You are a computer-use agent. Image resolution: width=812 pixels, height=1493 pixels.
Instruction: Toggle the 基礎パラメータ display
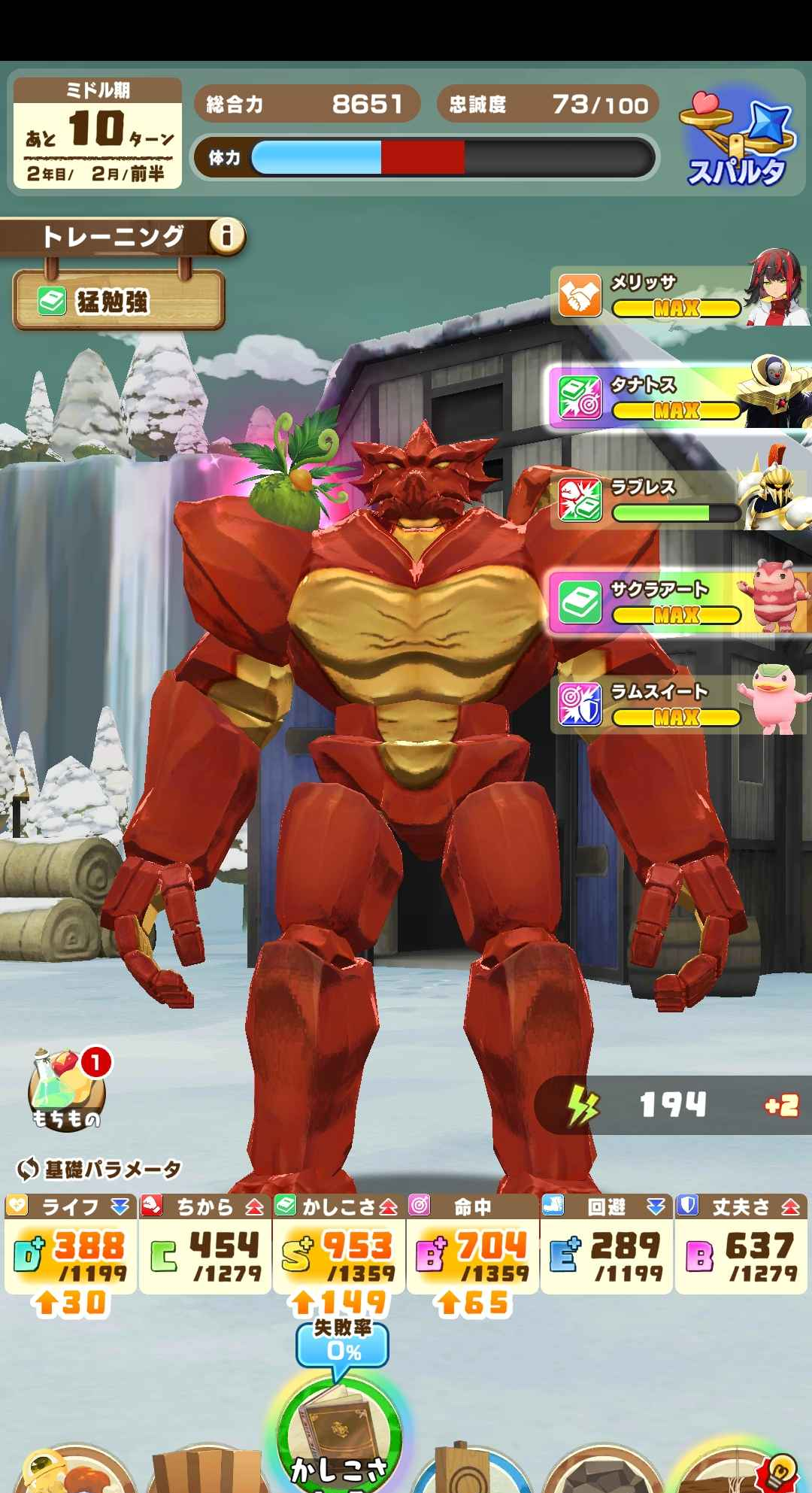99,1169
